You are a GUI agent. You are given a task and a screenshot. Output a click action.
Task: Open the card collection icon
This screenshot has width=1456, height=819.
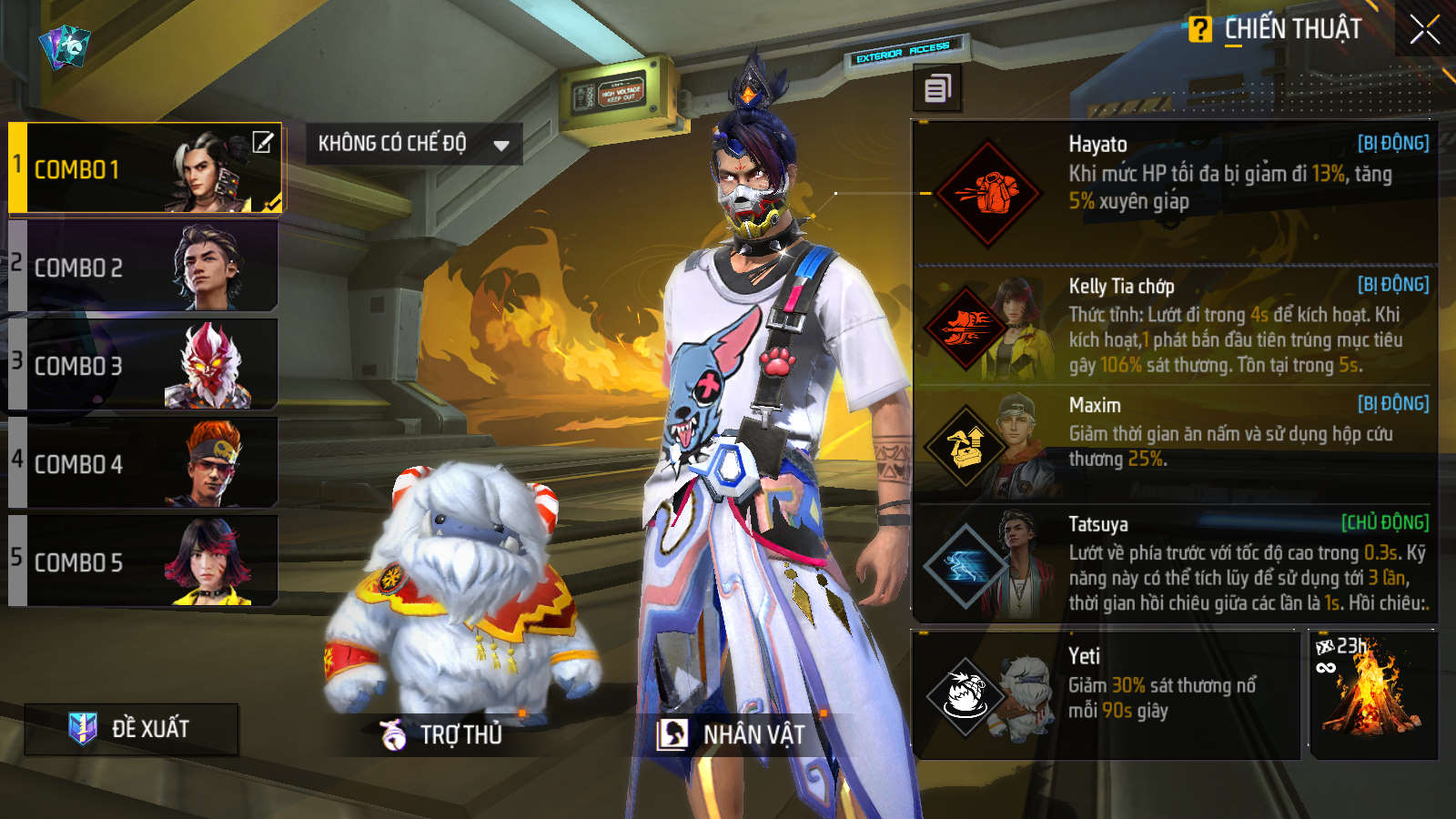point(65,45)
